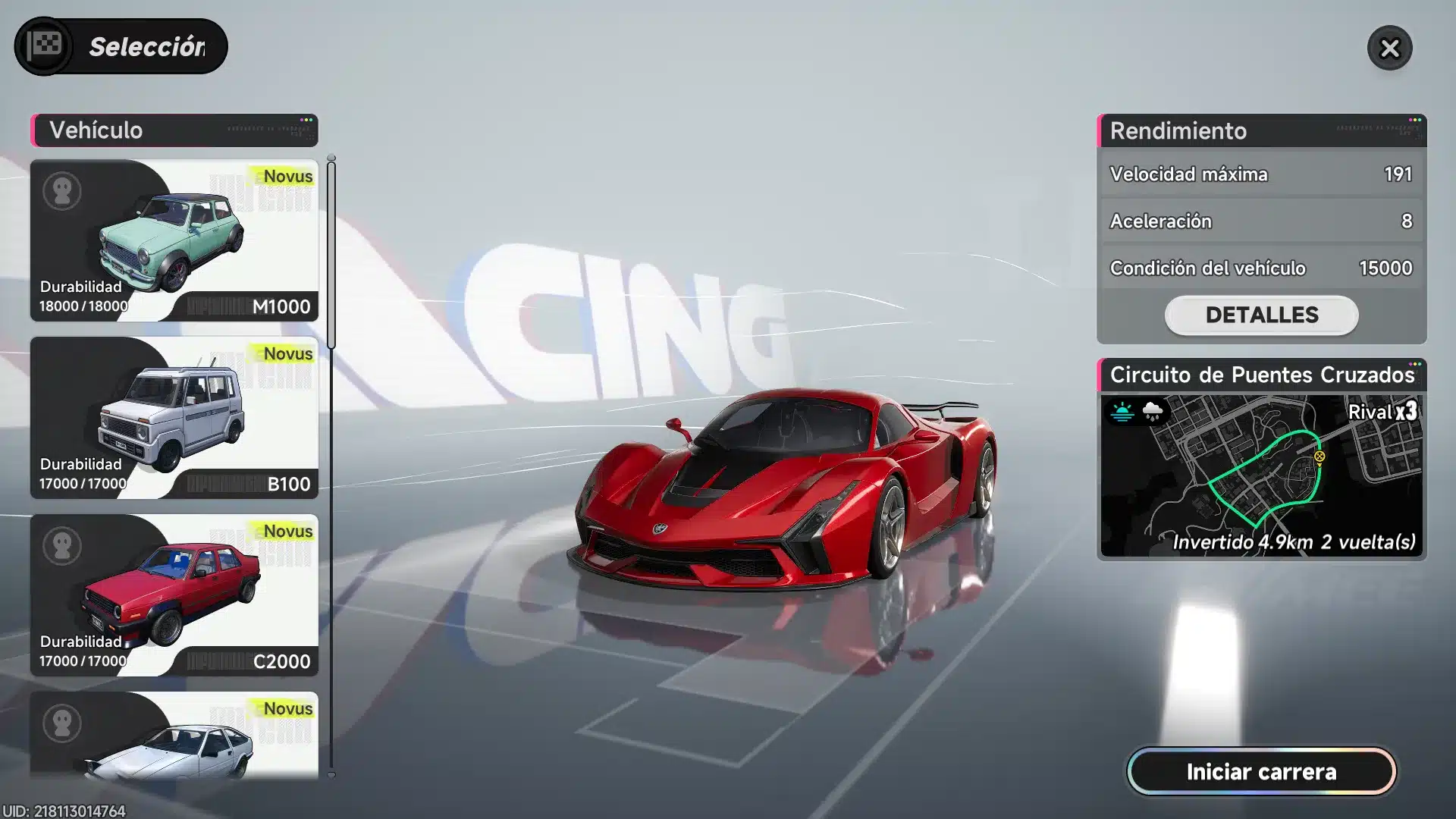Close the vehicle selection screen
The image size is (1456, 819).
(1389, 49)
